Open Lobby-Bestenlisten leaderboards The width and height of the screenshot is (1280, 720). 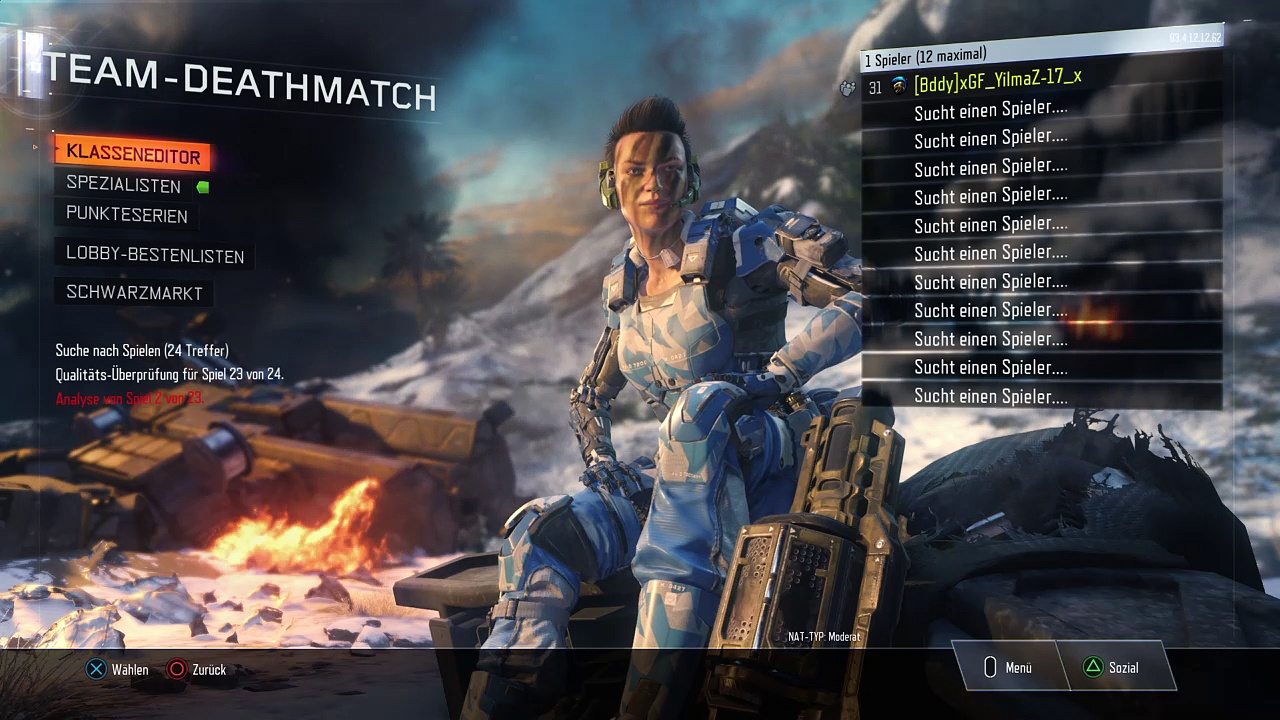pyautogui.click(x=155, y=255)
